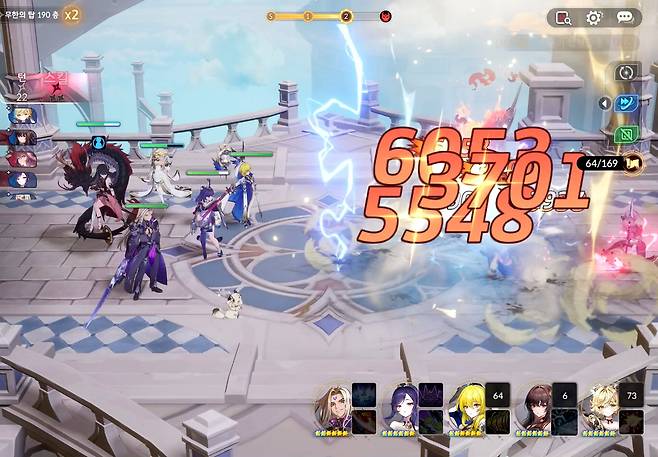Open the chat speech bubble

[625, 17]
